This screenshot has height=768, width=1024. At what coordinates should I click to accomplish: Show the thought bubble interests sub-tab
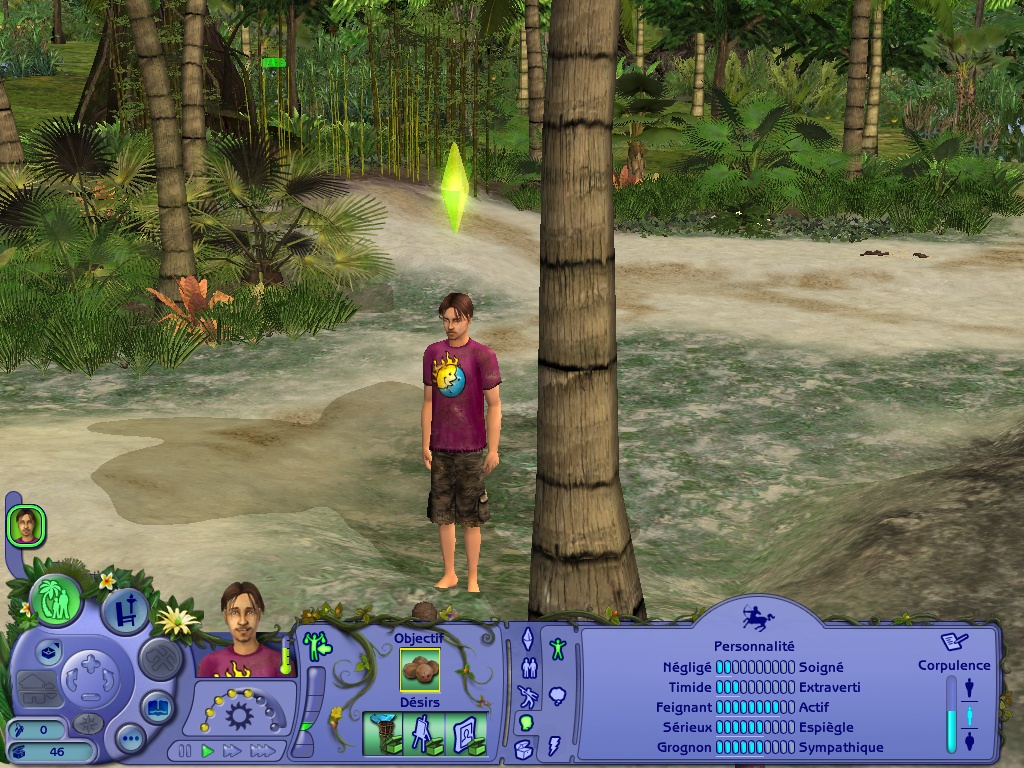coord(557,695)
